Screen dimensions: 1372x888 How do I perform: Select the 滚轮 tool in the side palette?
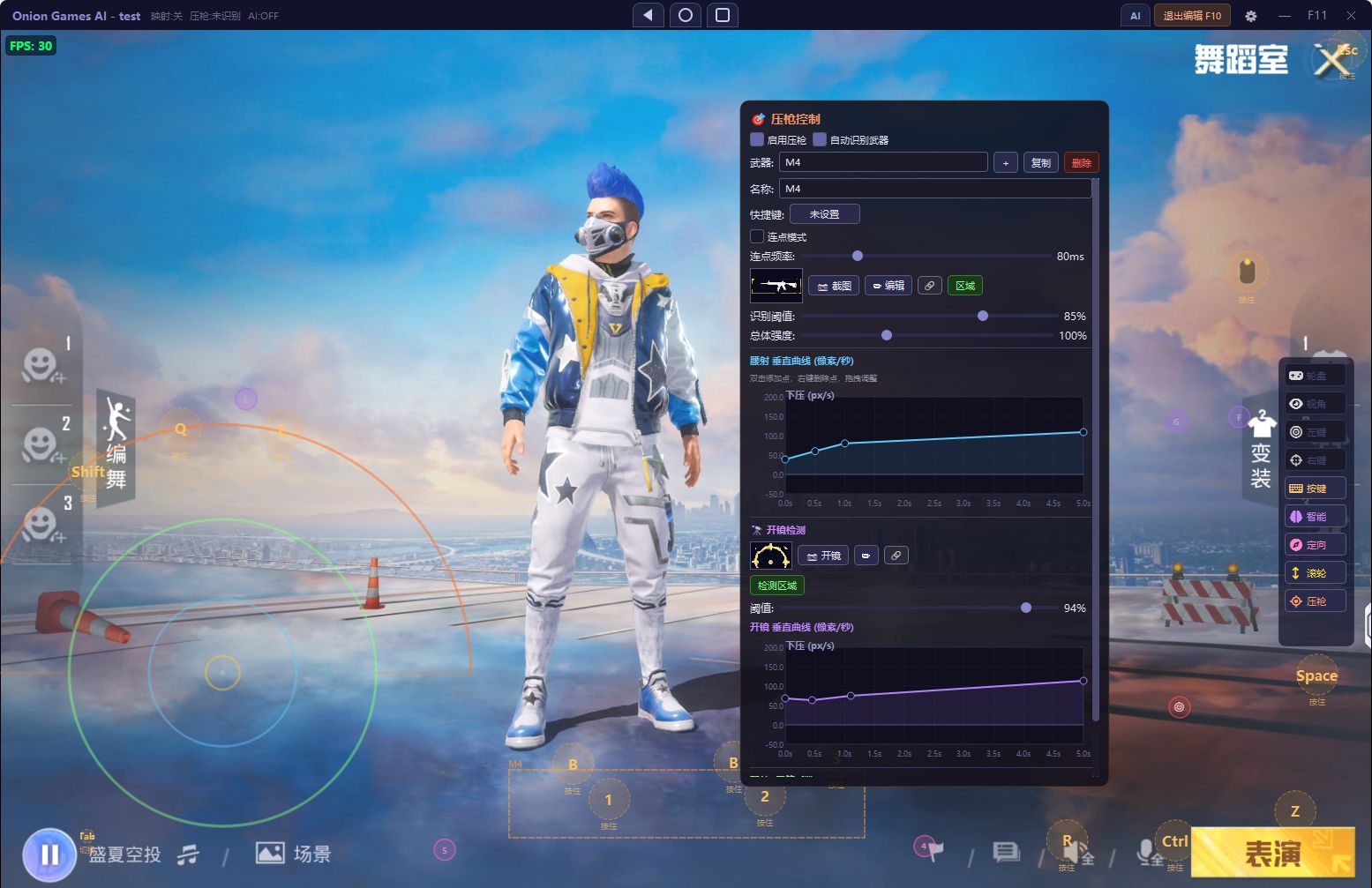1315,573
